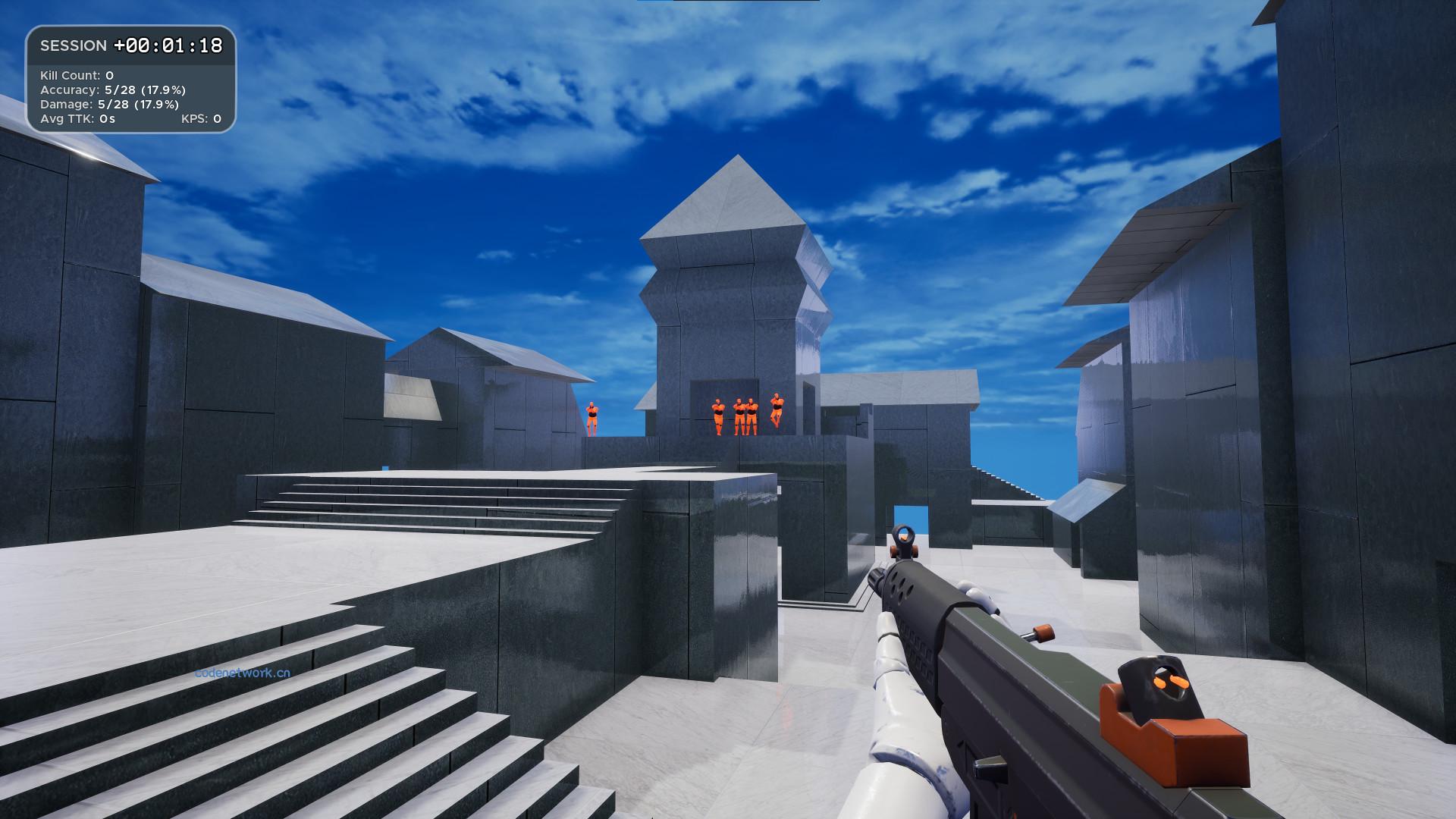Click the codenetwork.cn watermark link
1456x819 pixels.
click(242, 672)
